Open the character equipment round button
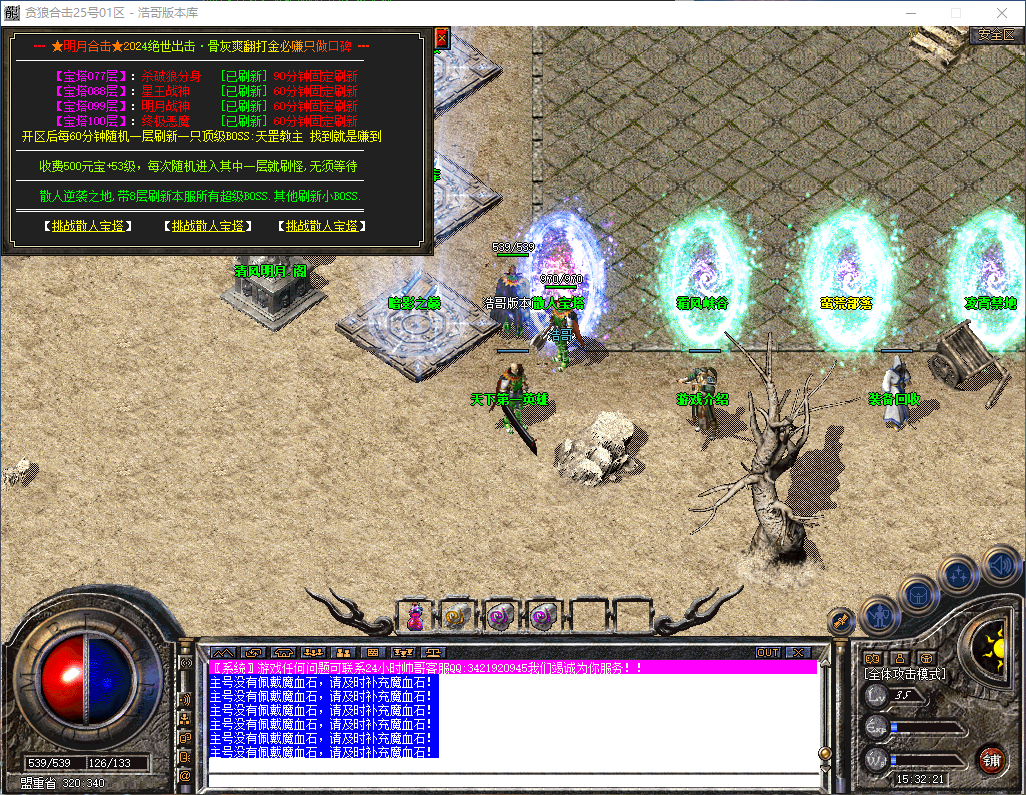The width and height of the screenshot is (1026, 795). 880,615
